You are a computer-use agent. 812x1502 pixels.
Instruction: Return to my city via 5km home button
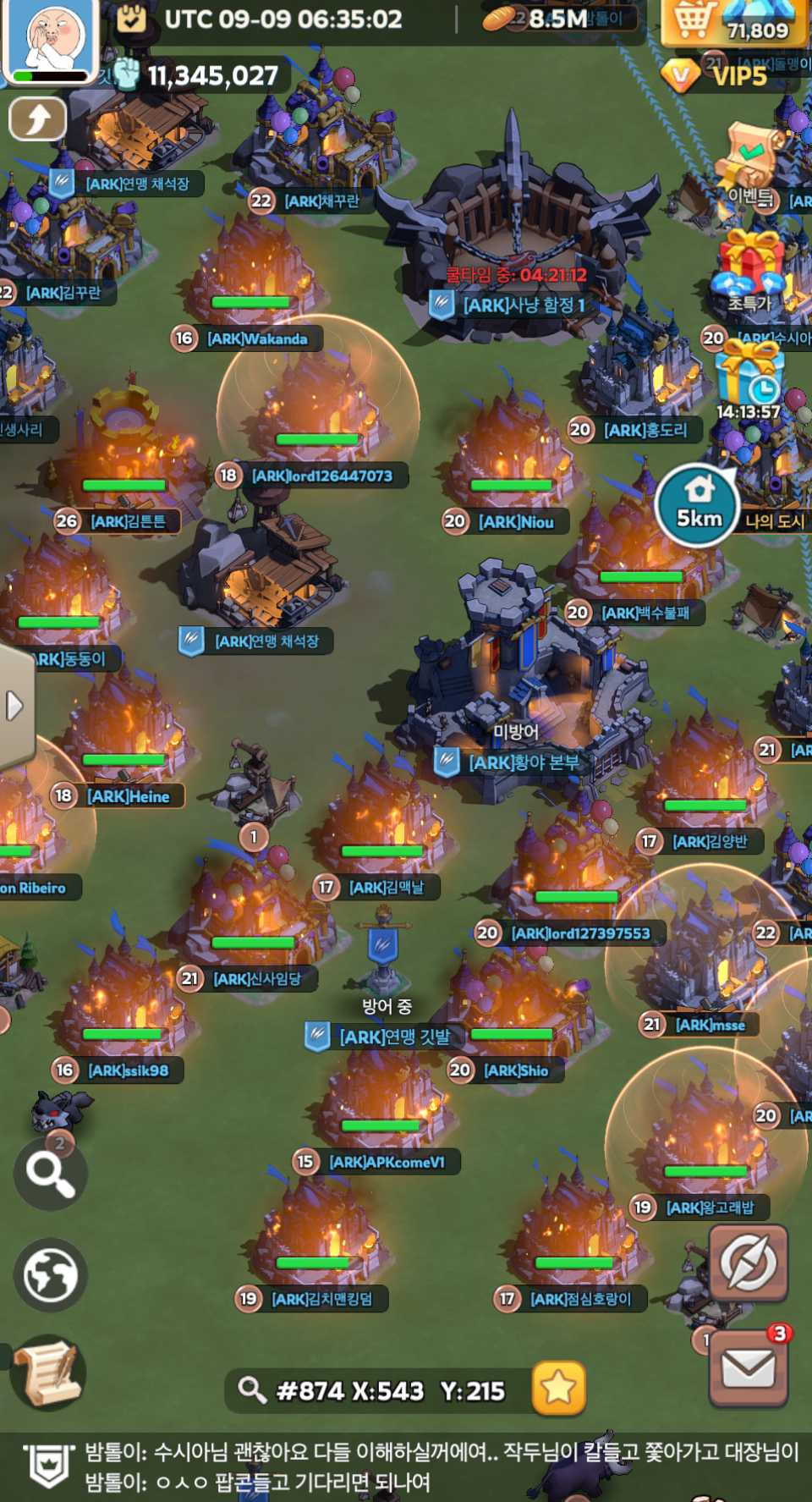click(x=699, y=505)
